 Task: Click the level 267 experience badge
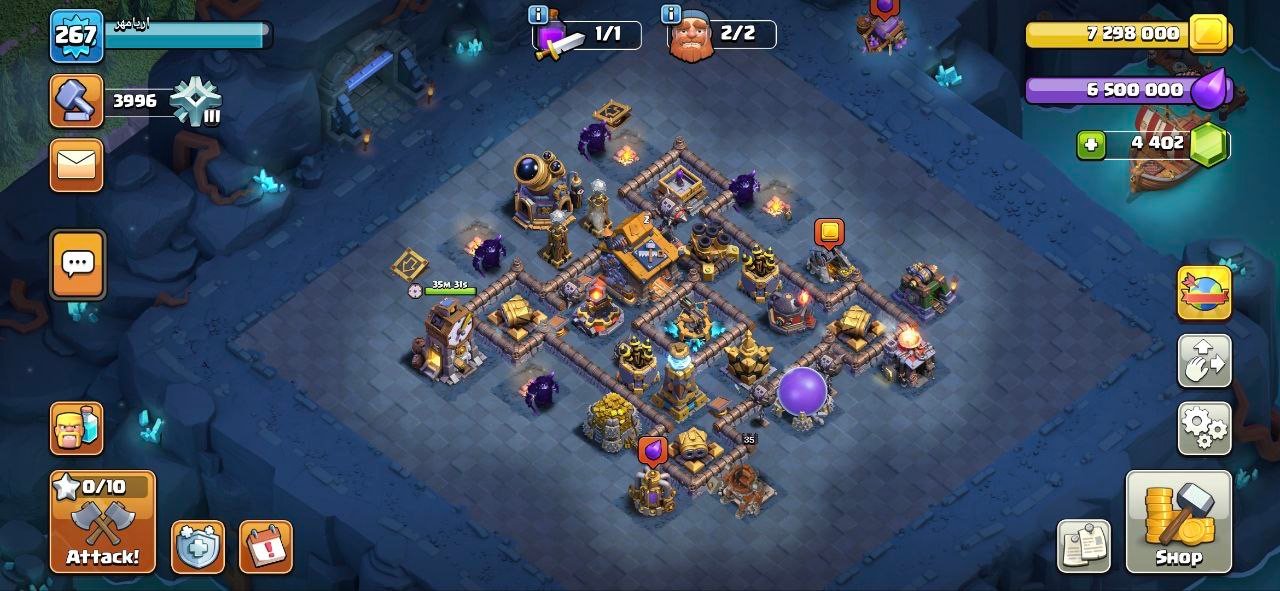(76, 36)
